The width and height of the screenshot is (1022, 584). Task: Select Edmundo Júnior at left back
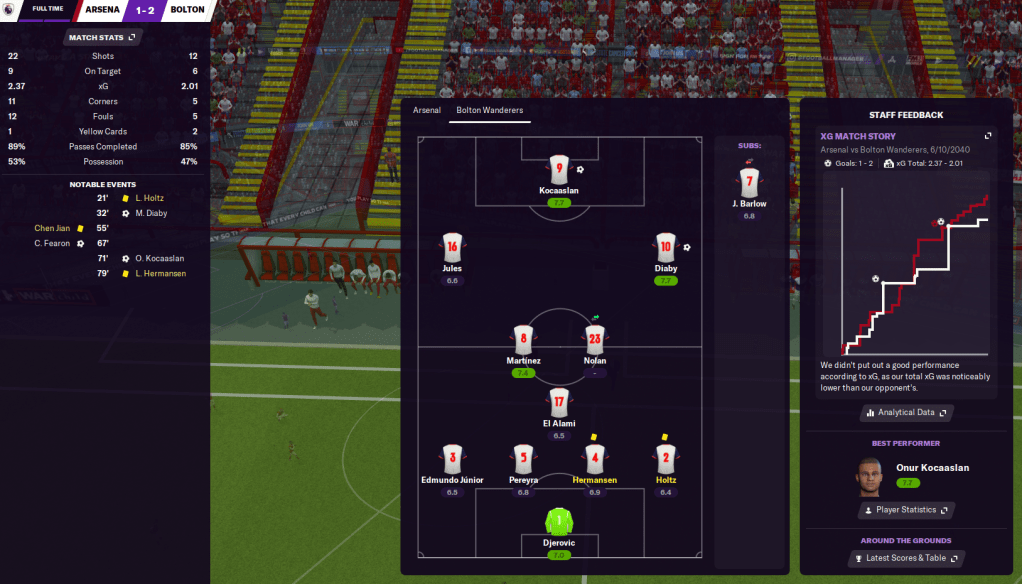(x=452, y=460)
